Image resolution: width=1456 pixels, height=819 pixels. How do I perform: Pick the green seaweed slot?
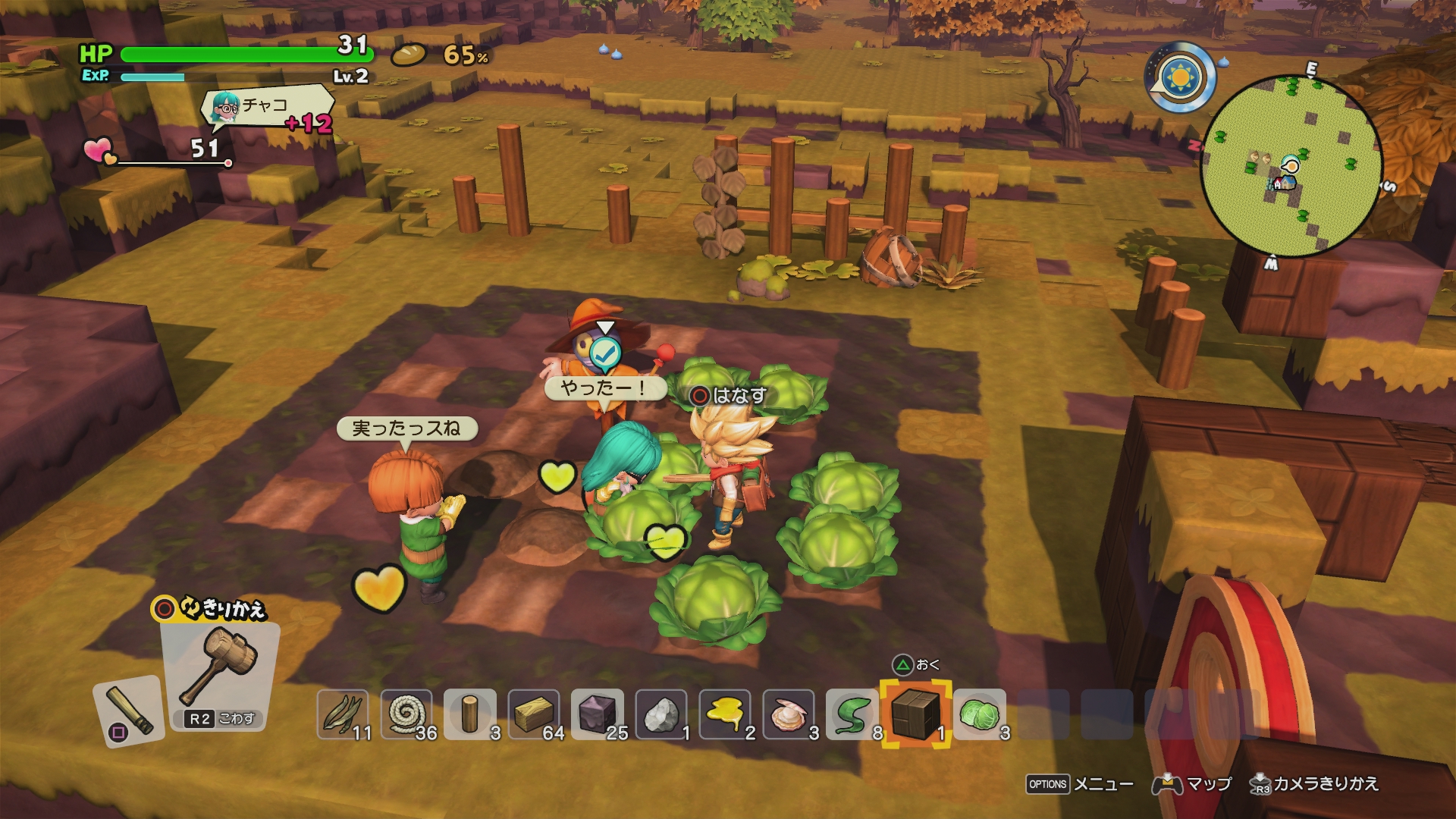point(852,714)
